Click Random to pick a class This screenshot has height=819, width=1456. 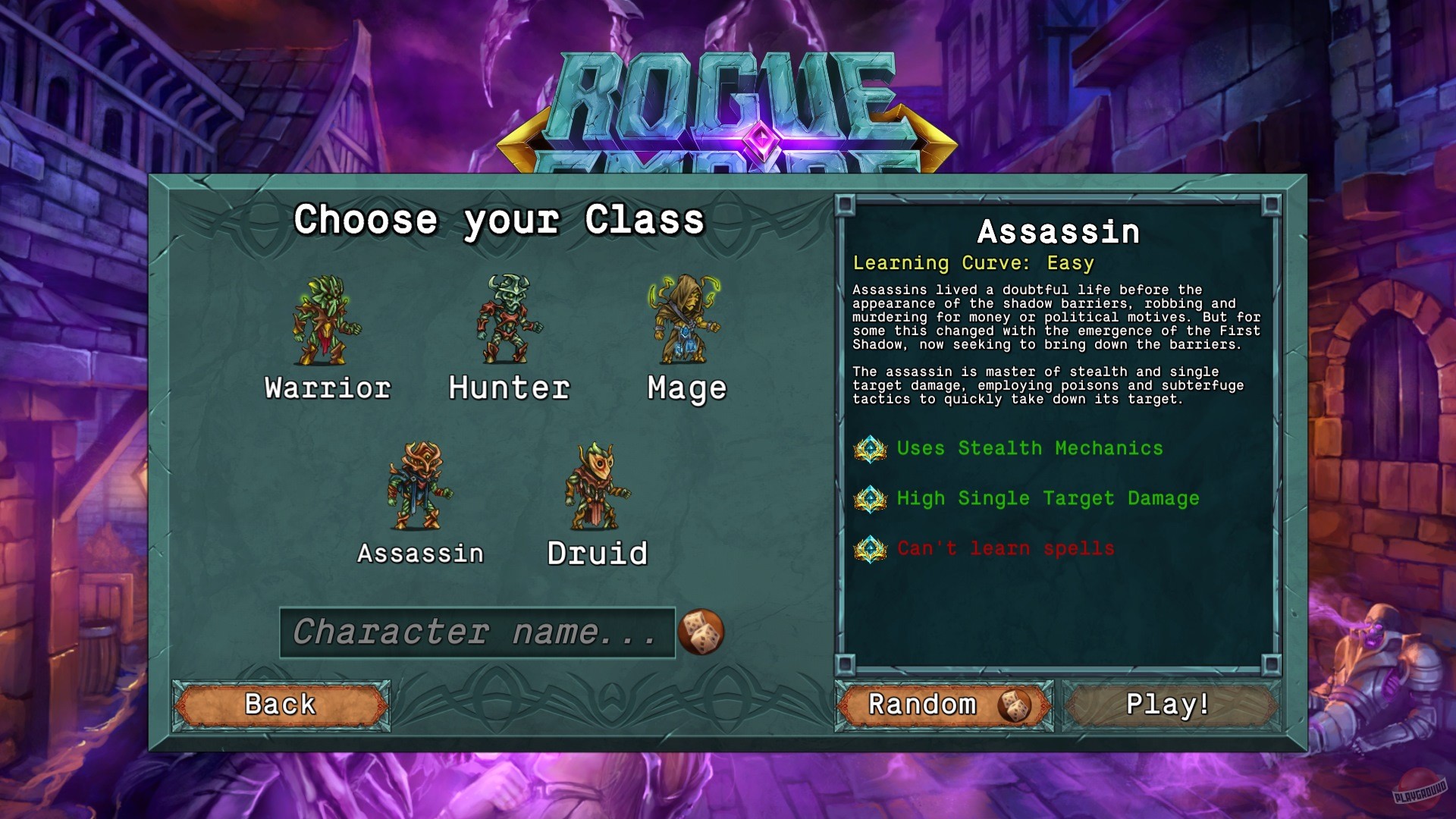point(943,704)
